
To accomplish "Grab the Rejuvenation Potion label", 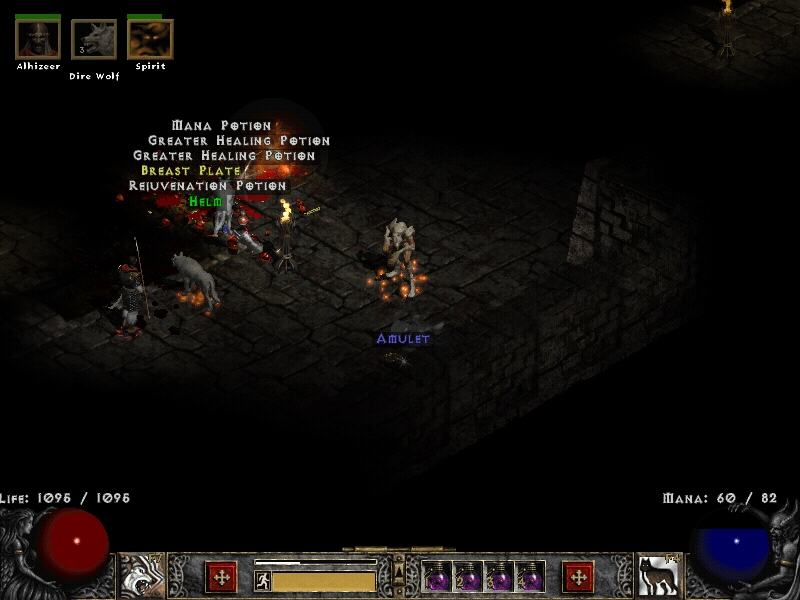I will point(207,186).
